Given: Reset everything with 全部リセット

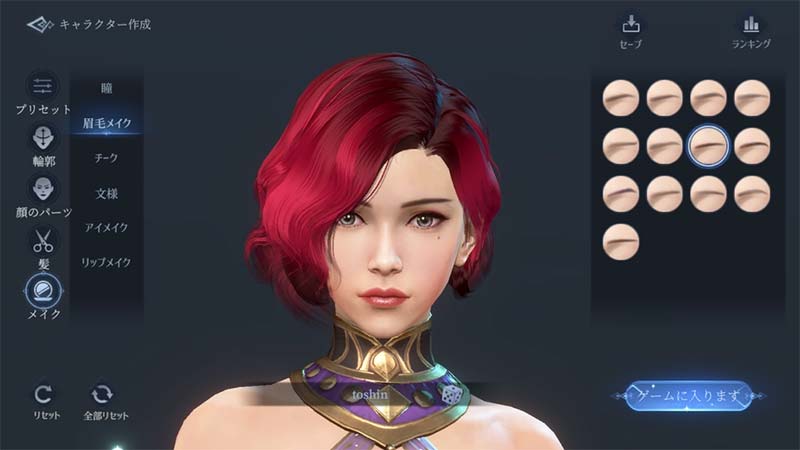Looking at the screenshot, I should [104, 400].
